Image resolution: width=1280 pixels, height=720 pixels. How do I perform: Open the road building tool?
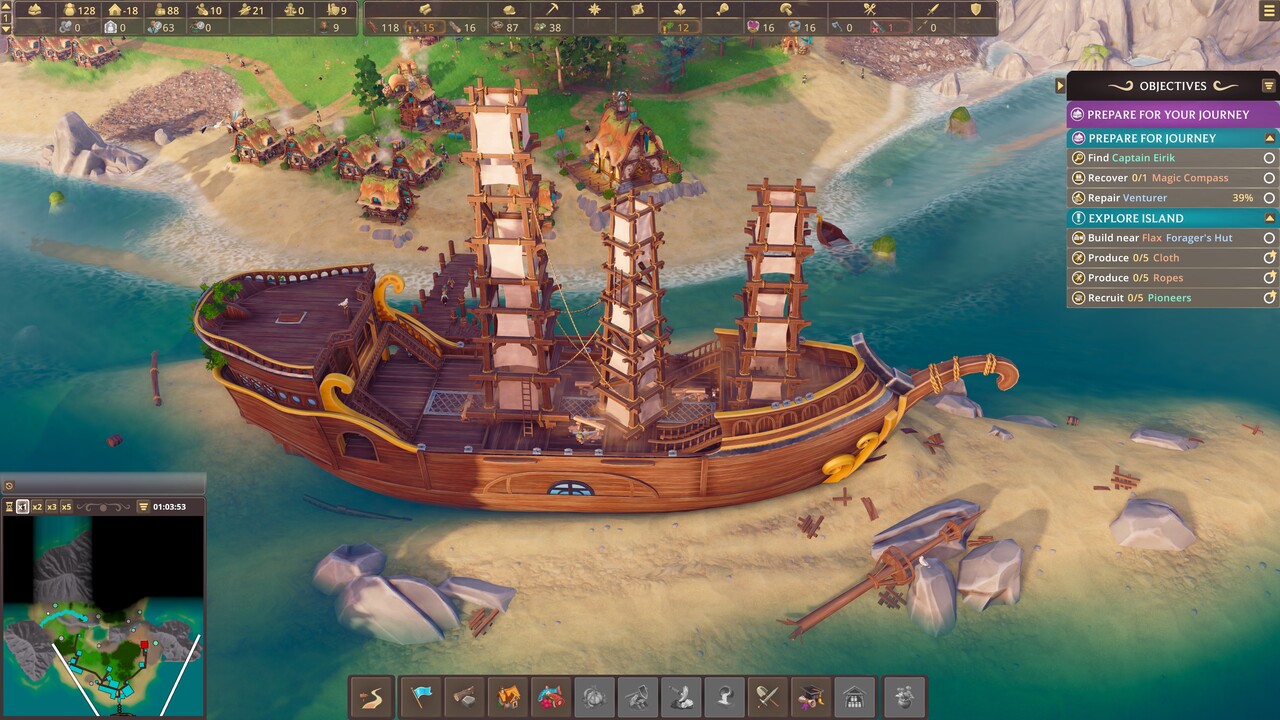click(371, 696)
